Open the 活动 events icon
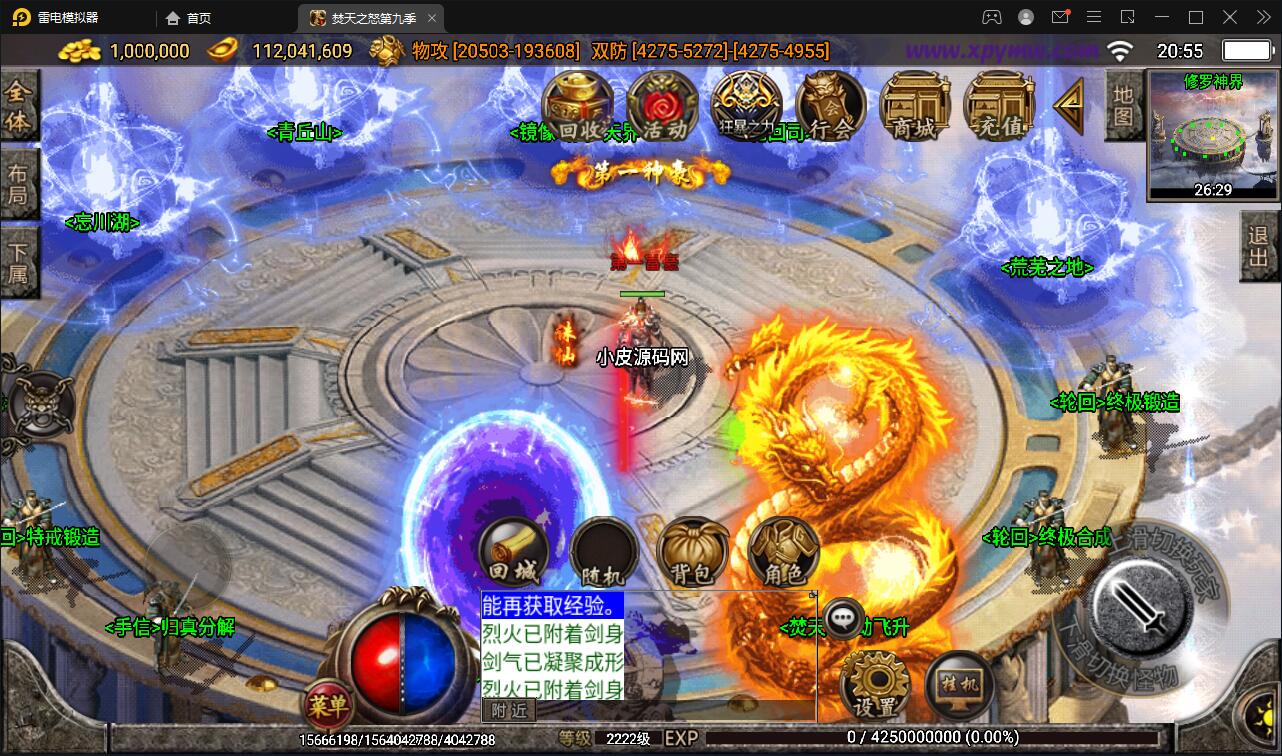Screen dimensions: 1282x756 [662, 106]
